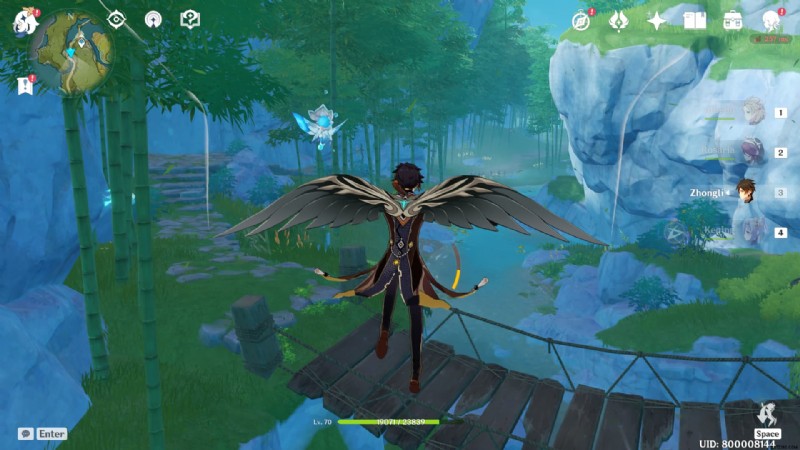Open the Paimon menu
This screenshot has width=800, height=450.
pos(24,22)
